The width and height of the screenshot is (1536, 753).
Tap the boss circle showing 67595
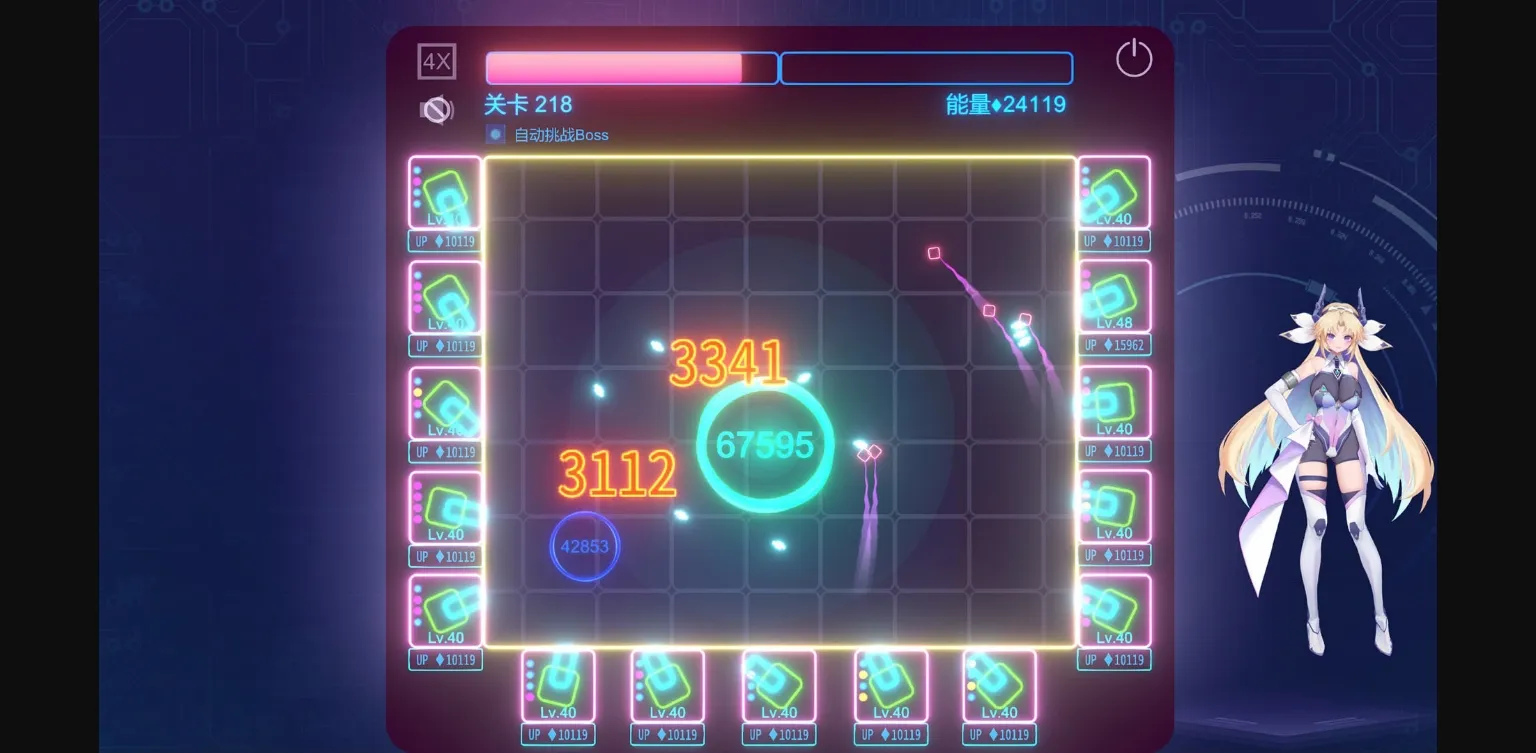[763, 446]
